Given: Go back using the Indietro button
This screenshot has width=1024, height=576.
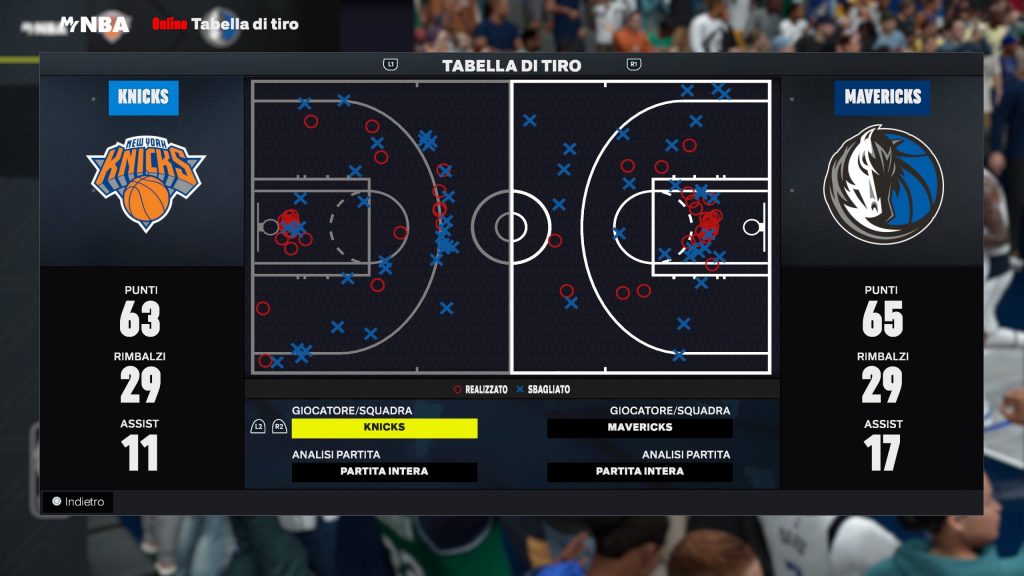Looking at the screenshot, I should click(x=78, y=502).
